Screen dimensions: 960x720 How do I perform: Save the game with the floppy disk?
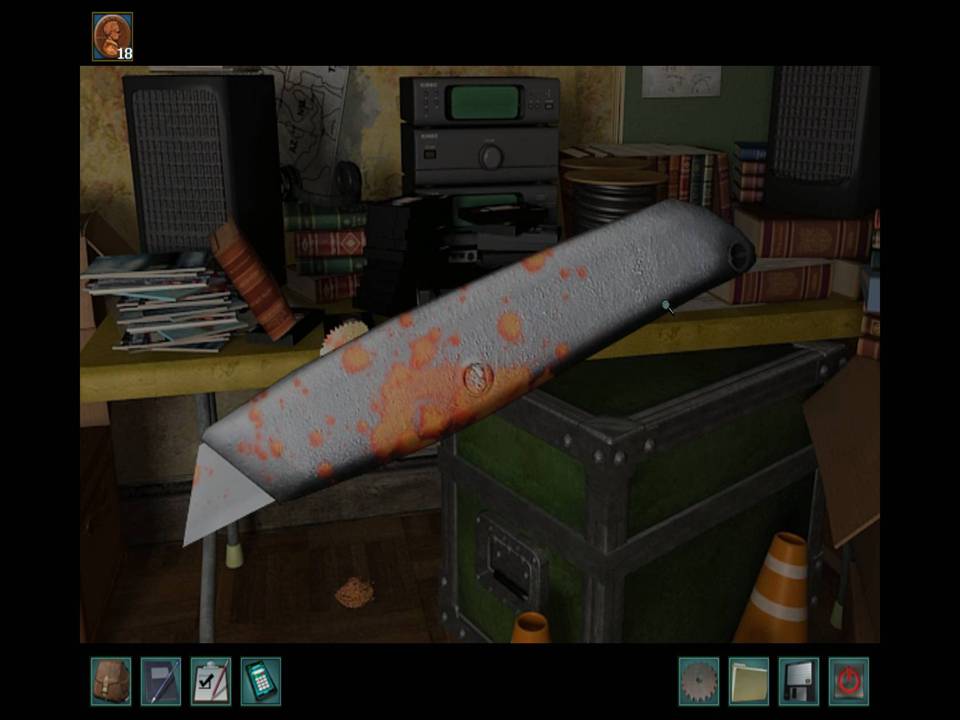coord(798,681)
